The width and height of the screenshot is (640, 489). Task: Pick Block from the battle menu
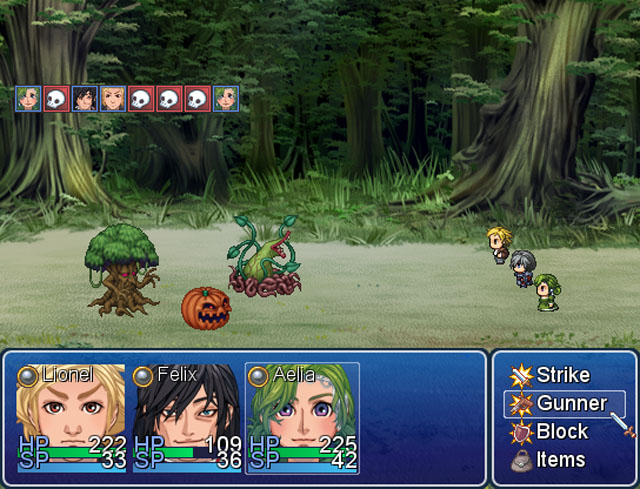coord(562,432)
